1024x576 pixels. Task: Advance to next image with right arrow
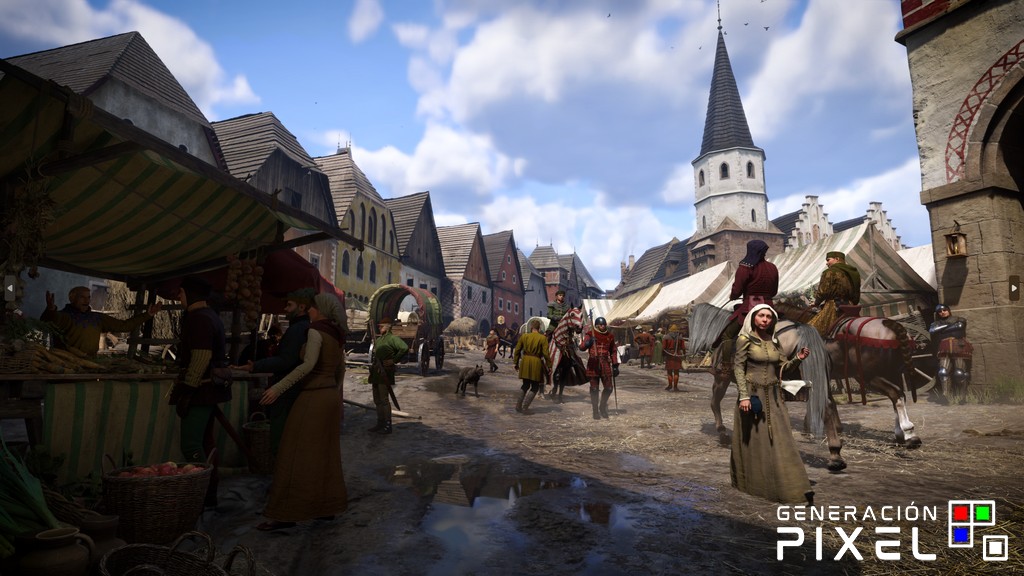[x=1013, y=289]
